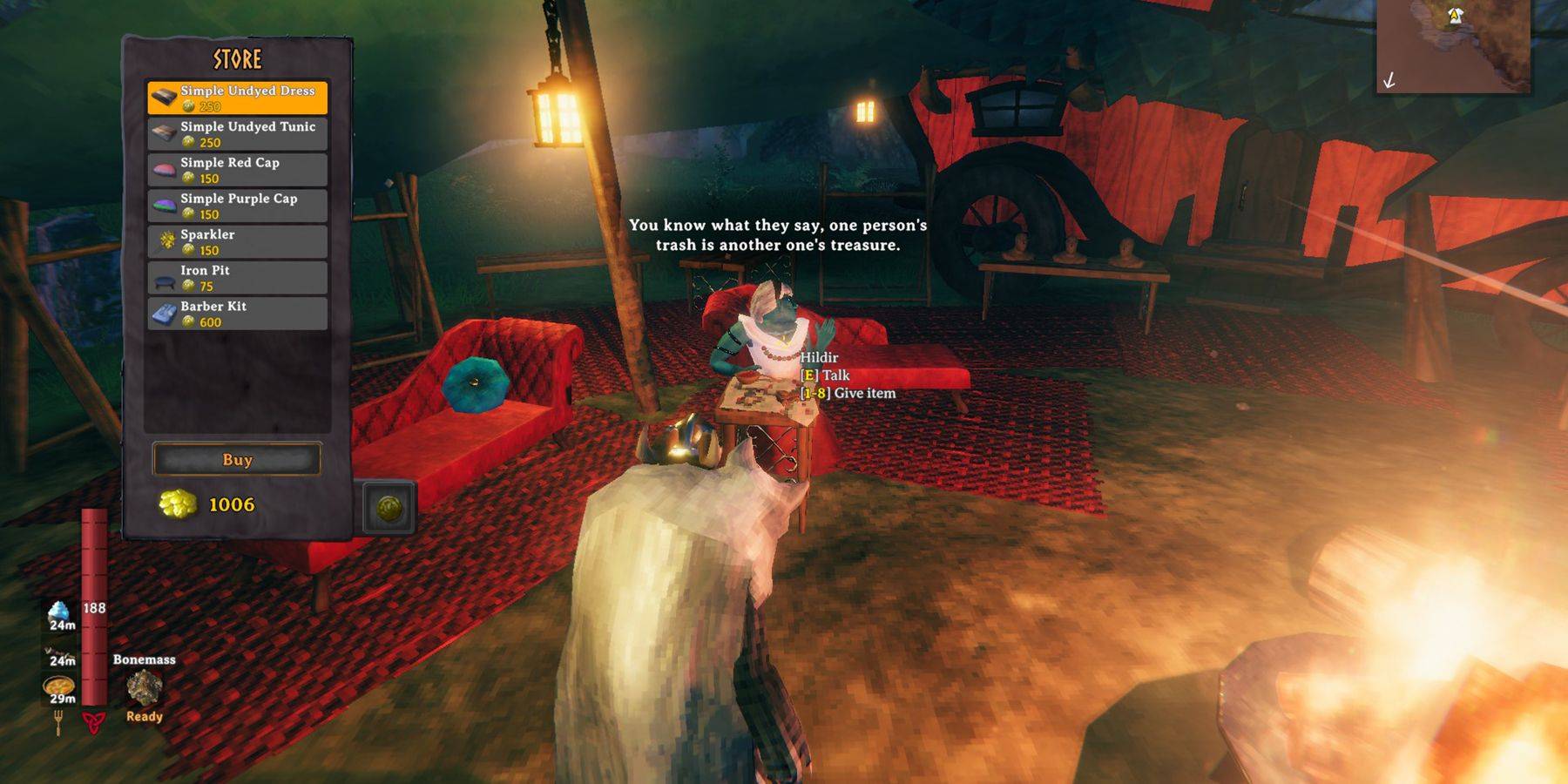The height and width of the screenshot is (784, 1568).
Task: Pick the Simple Red Cap item
Action: [237, 170]
